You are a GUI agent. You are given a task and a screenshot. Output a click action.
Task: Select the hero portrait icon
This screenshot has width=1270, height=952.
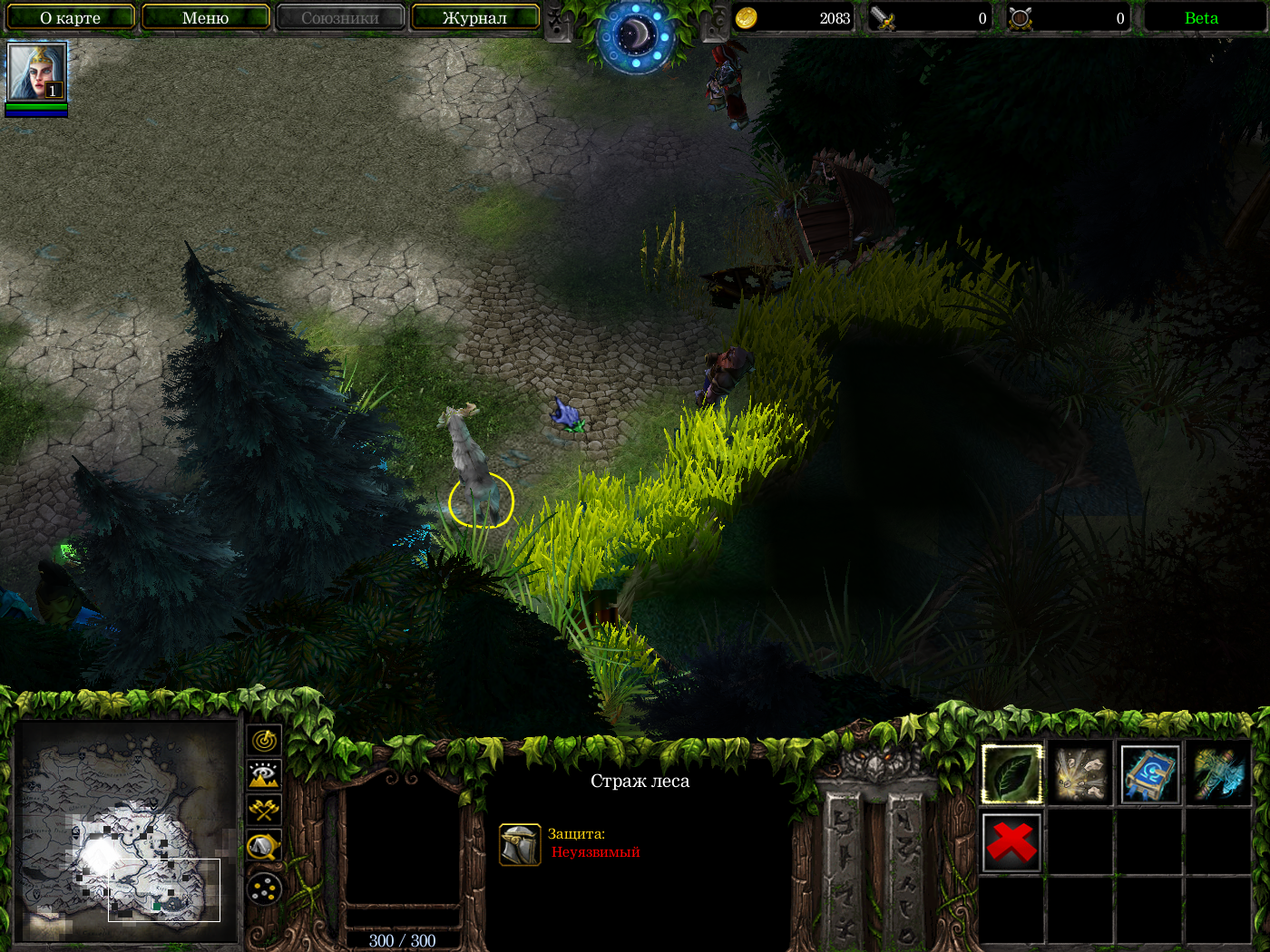(36, 72)
